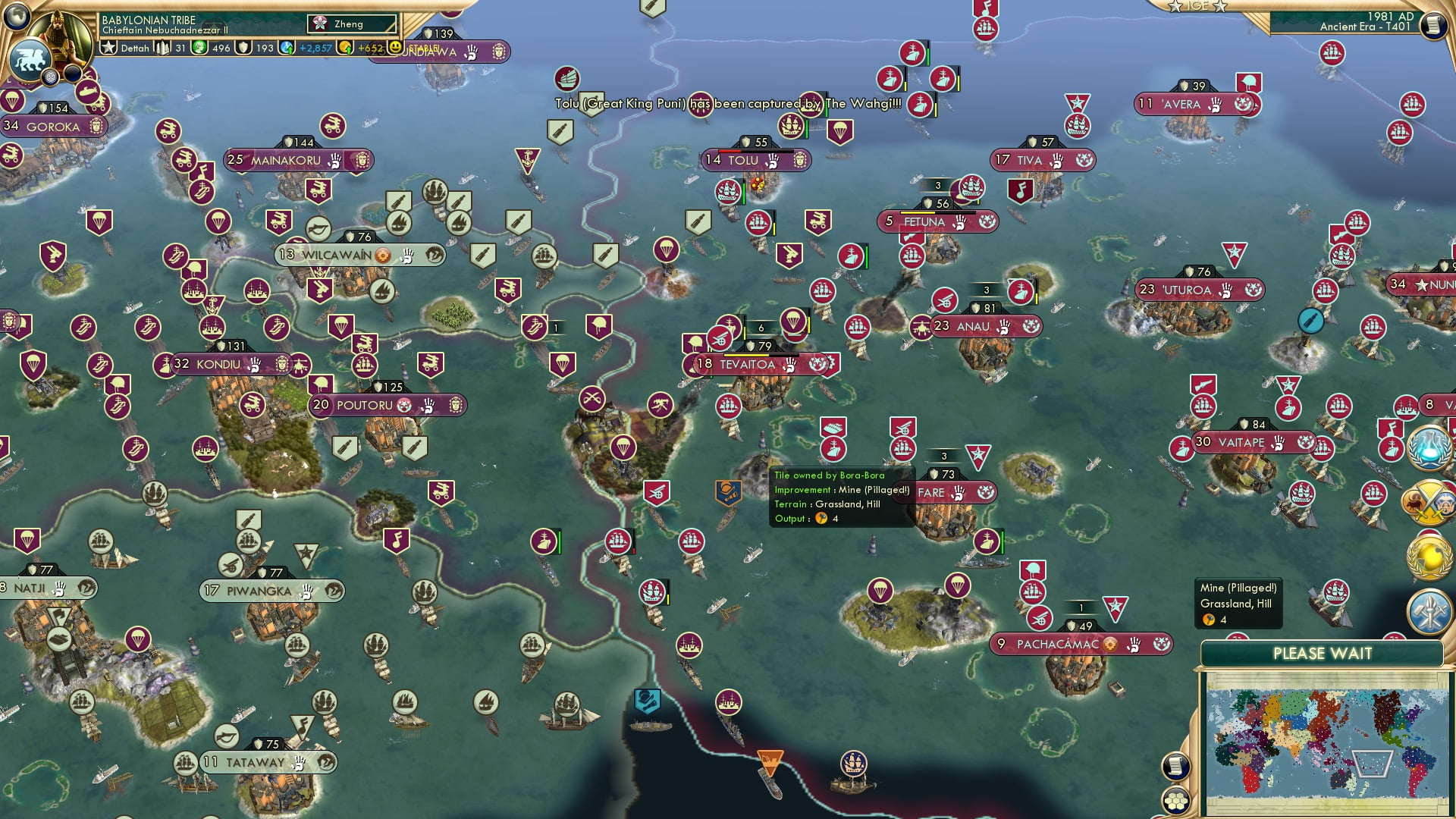Select the Vaitape city banner
Screen dimensions: 1456x819
click(x=1238, y=442)
